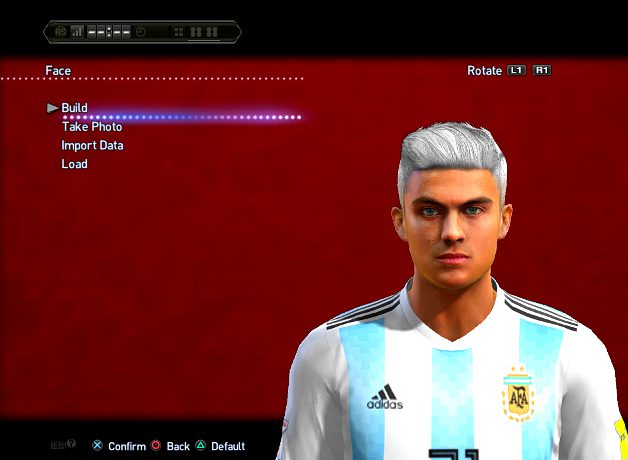Choose Take Photo from the Face menu
This screenshot has height=460, width=628.
92,127
